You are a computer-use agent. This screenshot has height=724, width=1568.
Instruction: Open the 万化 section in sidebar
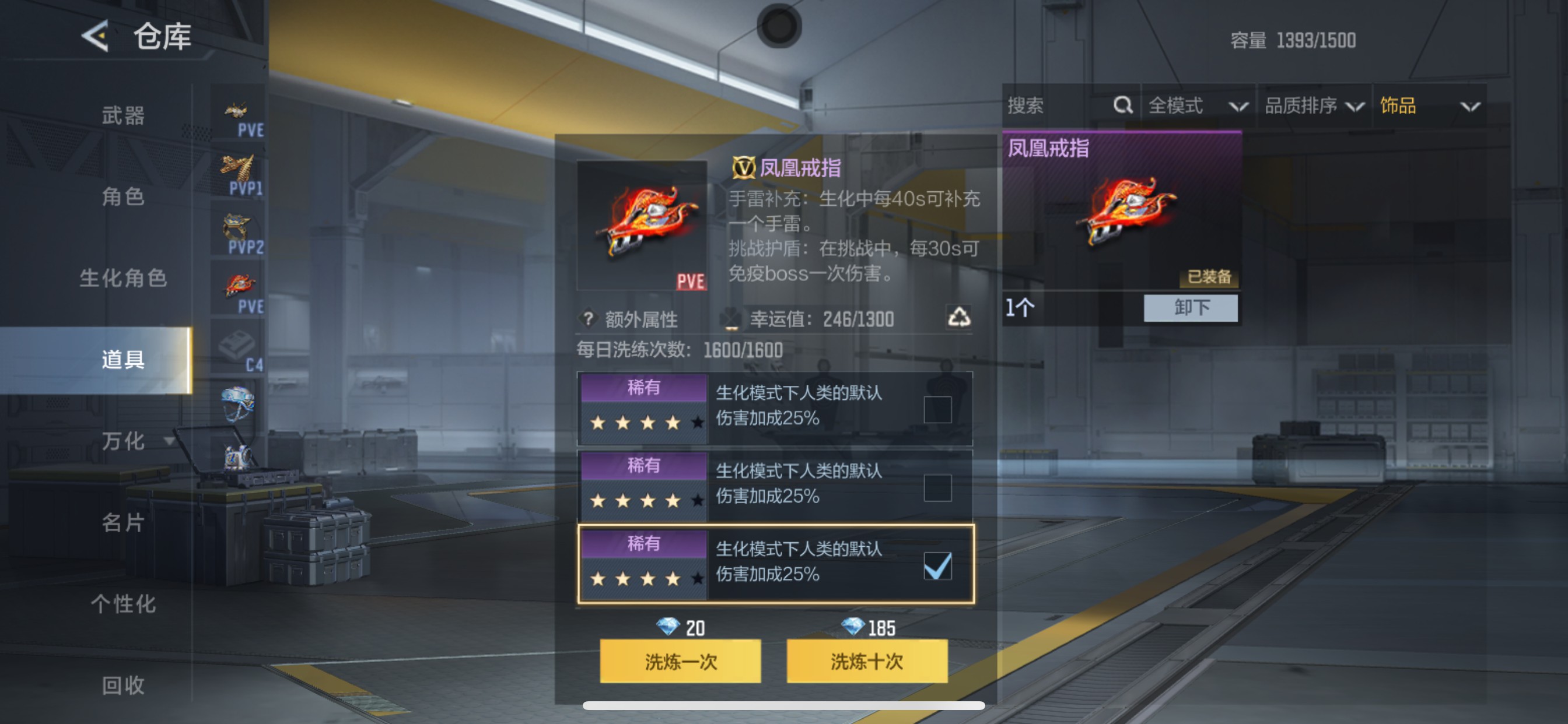point(123,442)
